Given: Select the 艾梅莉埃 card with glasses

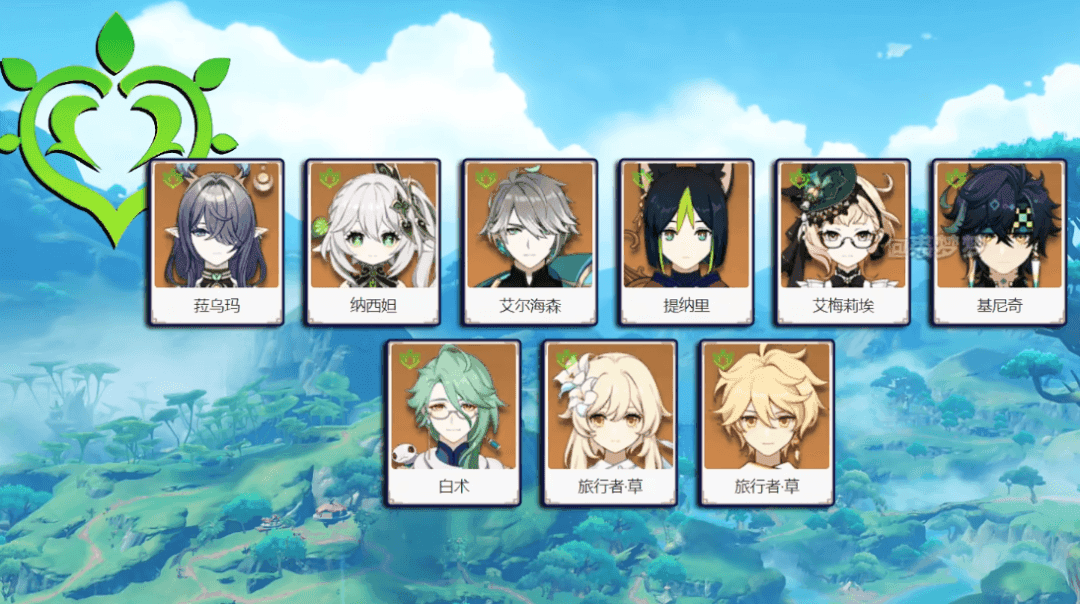Looking at the screenshot, I should [843, 242].
